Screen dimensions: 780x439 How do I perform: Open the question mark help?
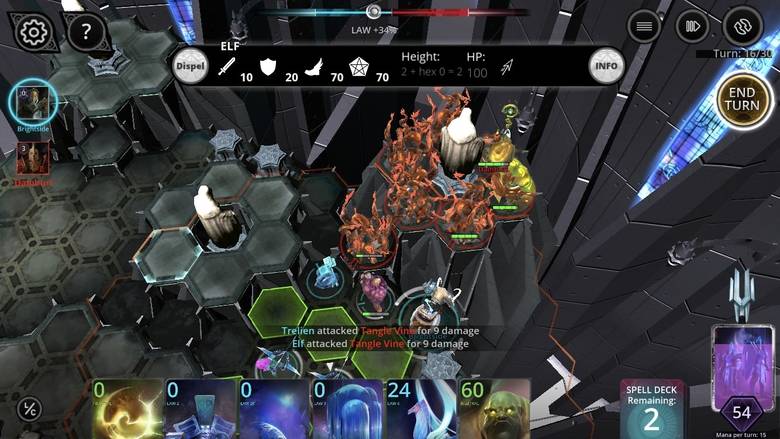coord(86,32)
